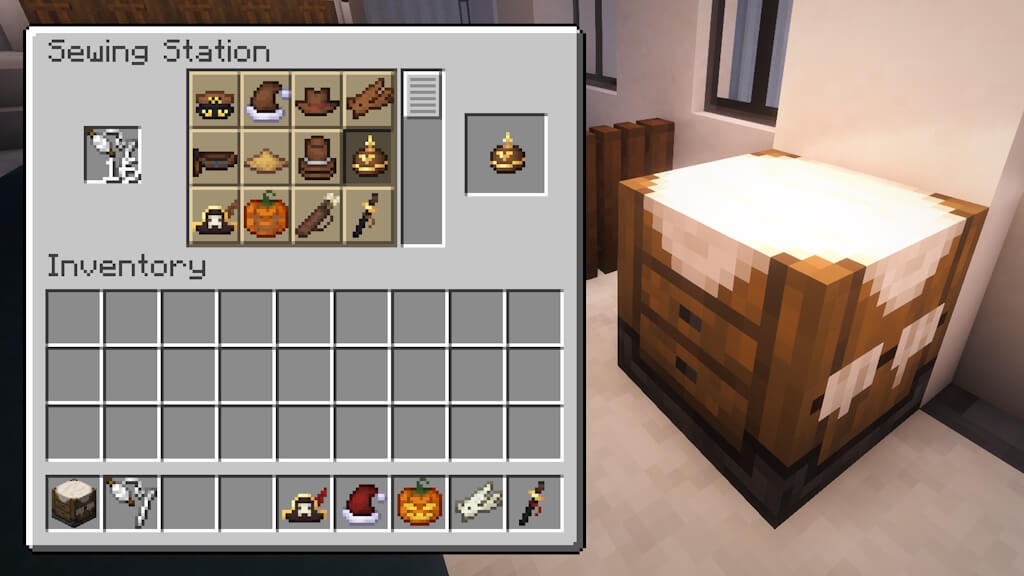Choose the brown Santa hat recipe
Image resolution: width=1024 pixels, height=576 pixels.
(266, 100)
